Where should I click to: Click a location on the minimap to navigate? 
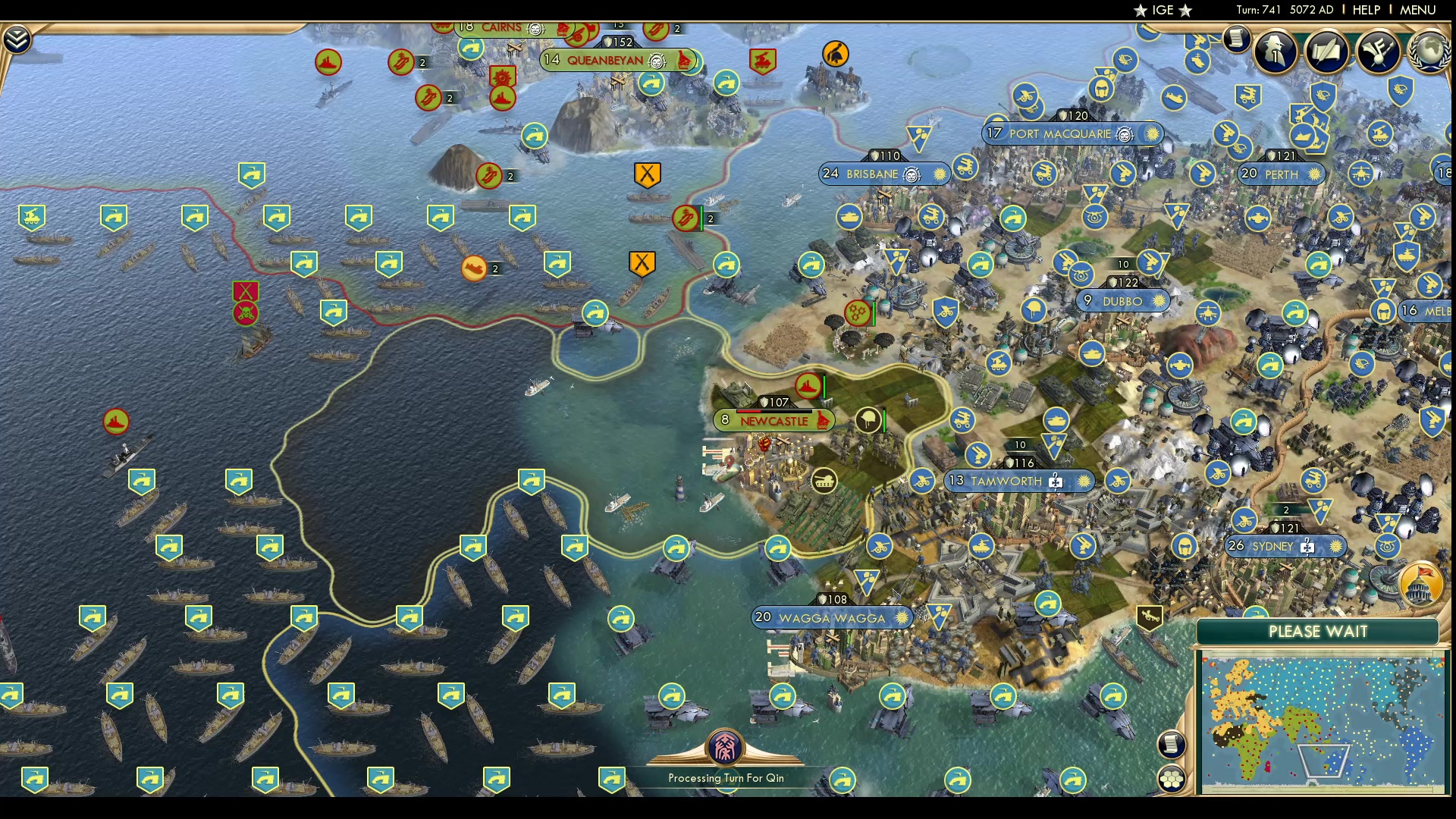pyautogui.click(x=1327, y=713)
